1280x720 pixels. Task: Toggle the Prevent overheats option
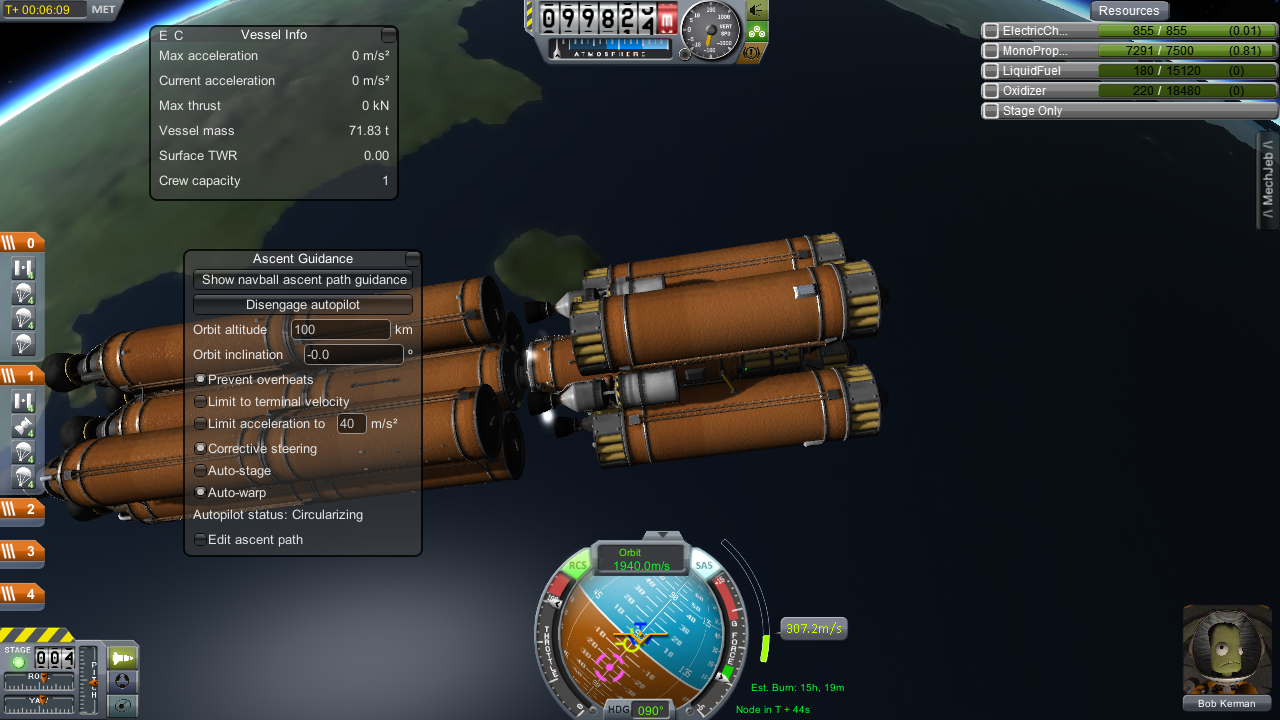[200, 380]
